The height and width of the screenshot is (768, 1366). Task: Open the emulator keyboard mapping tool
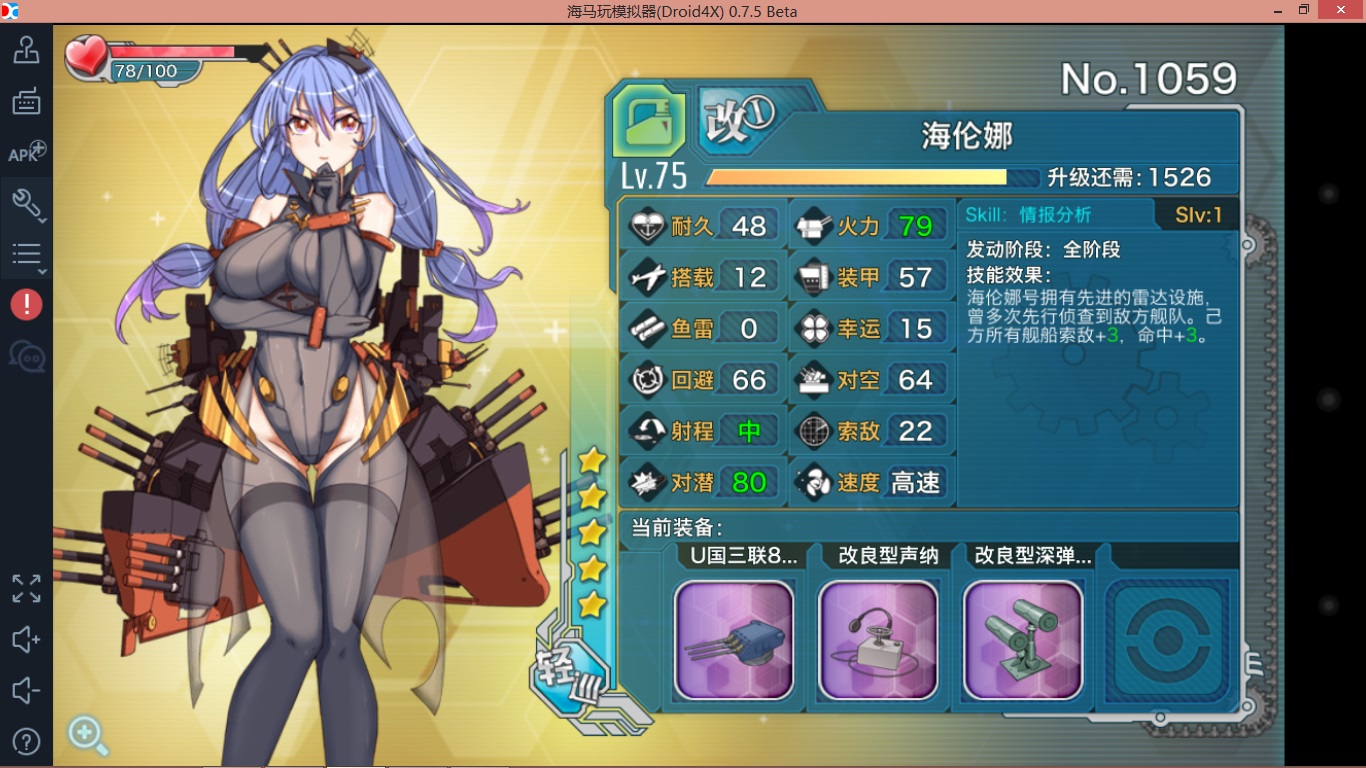26,101
